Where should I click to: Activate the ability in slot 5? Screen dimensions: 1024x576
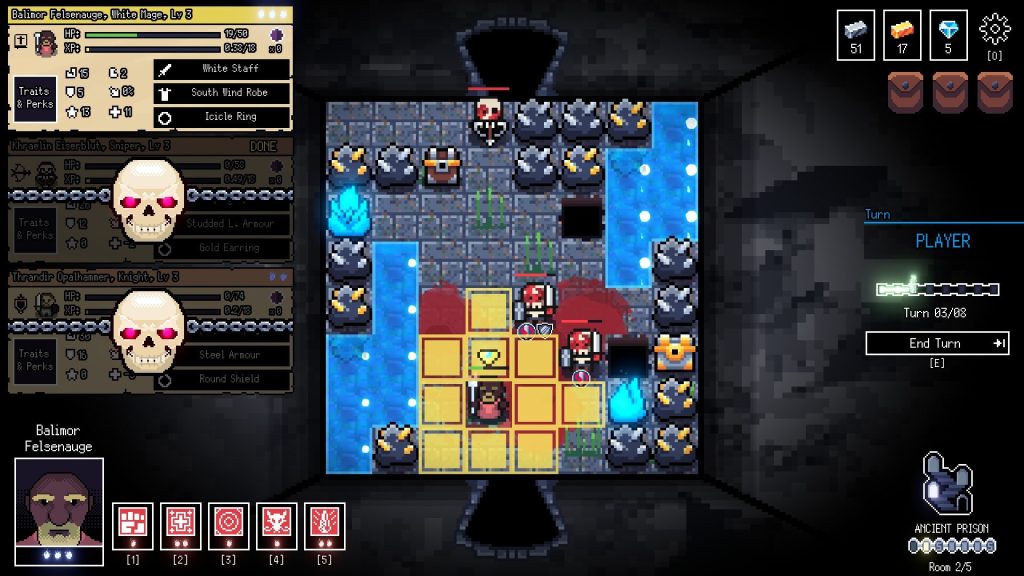(325, 523)
